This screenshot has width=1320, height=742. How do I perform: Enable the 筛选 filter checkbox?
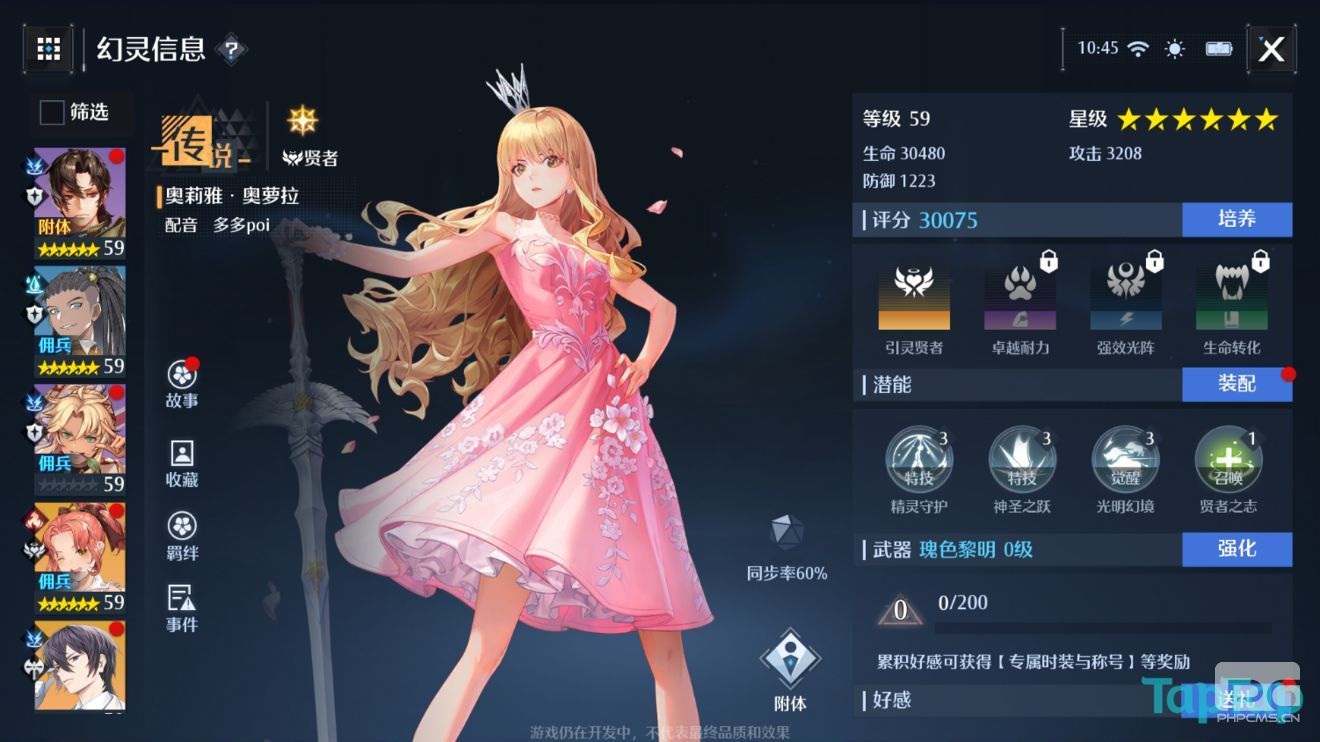click(50, 113)
